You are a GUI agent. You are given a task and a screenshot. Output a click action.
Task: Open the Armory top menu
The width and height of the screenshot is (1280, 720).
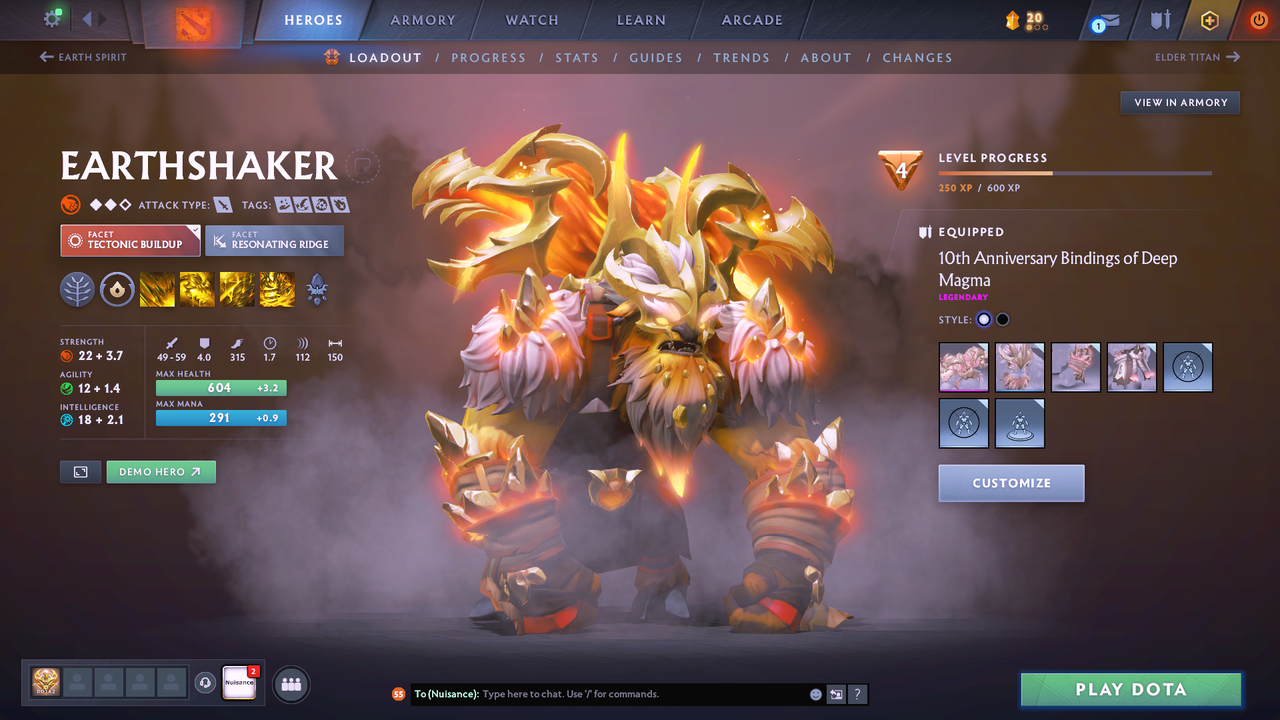pyautogui.click(x=422, y=20)
